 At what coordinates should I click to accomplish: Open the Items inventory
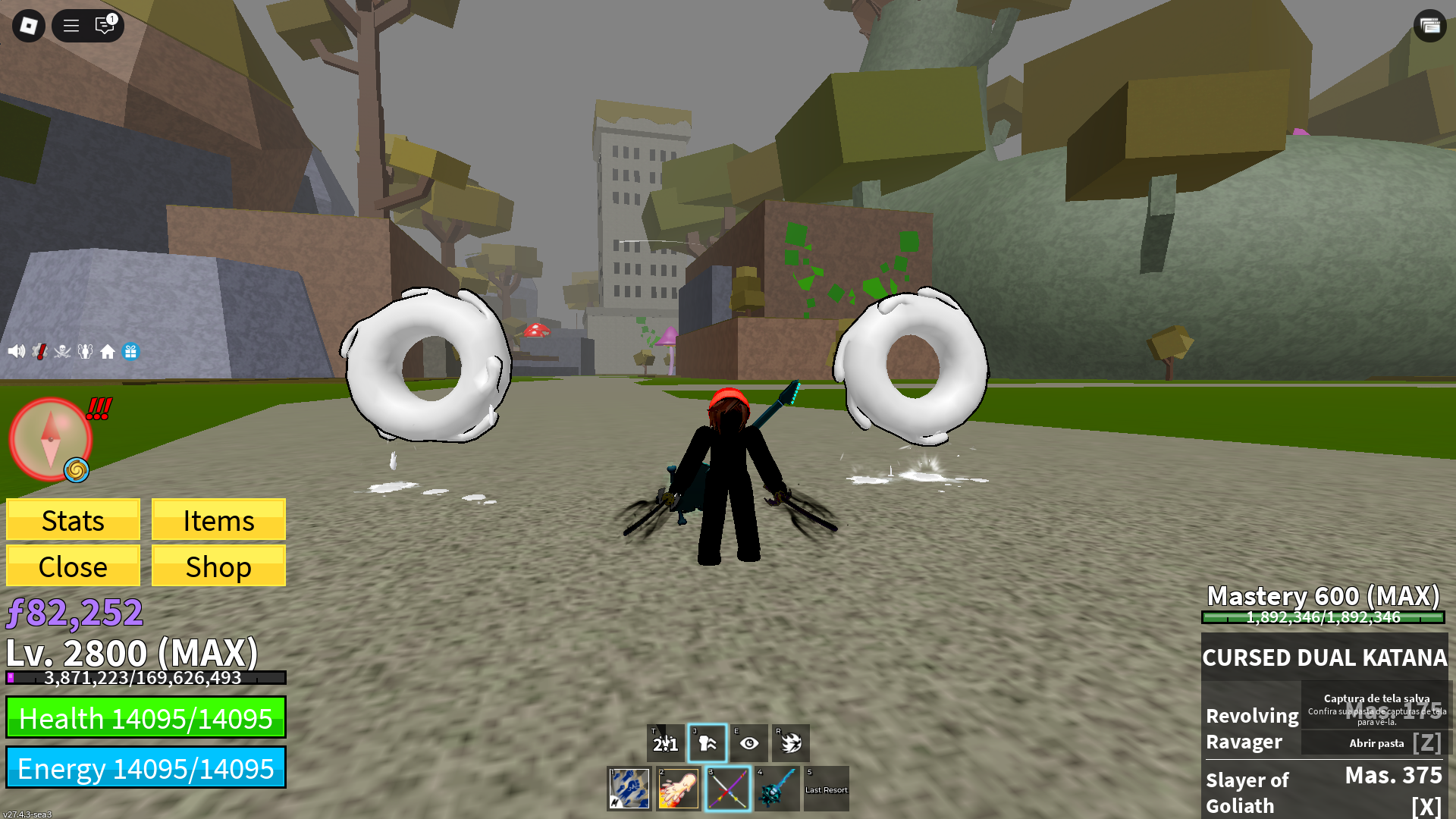coord(218,520)
